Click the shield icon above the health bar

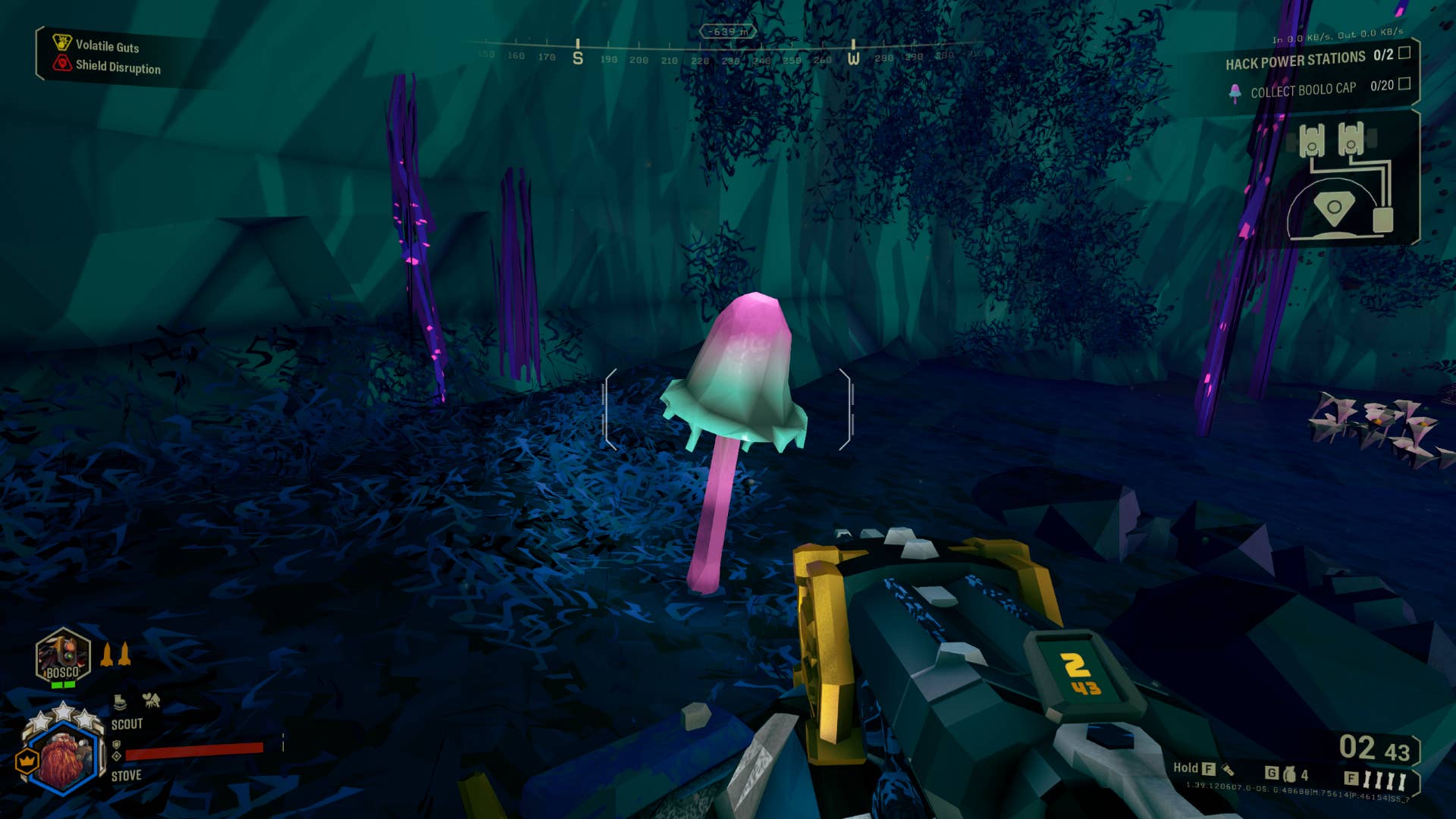[x=118, y=746]
